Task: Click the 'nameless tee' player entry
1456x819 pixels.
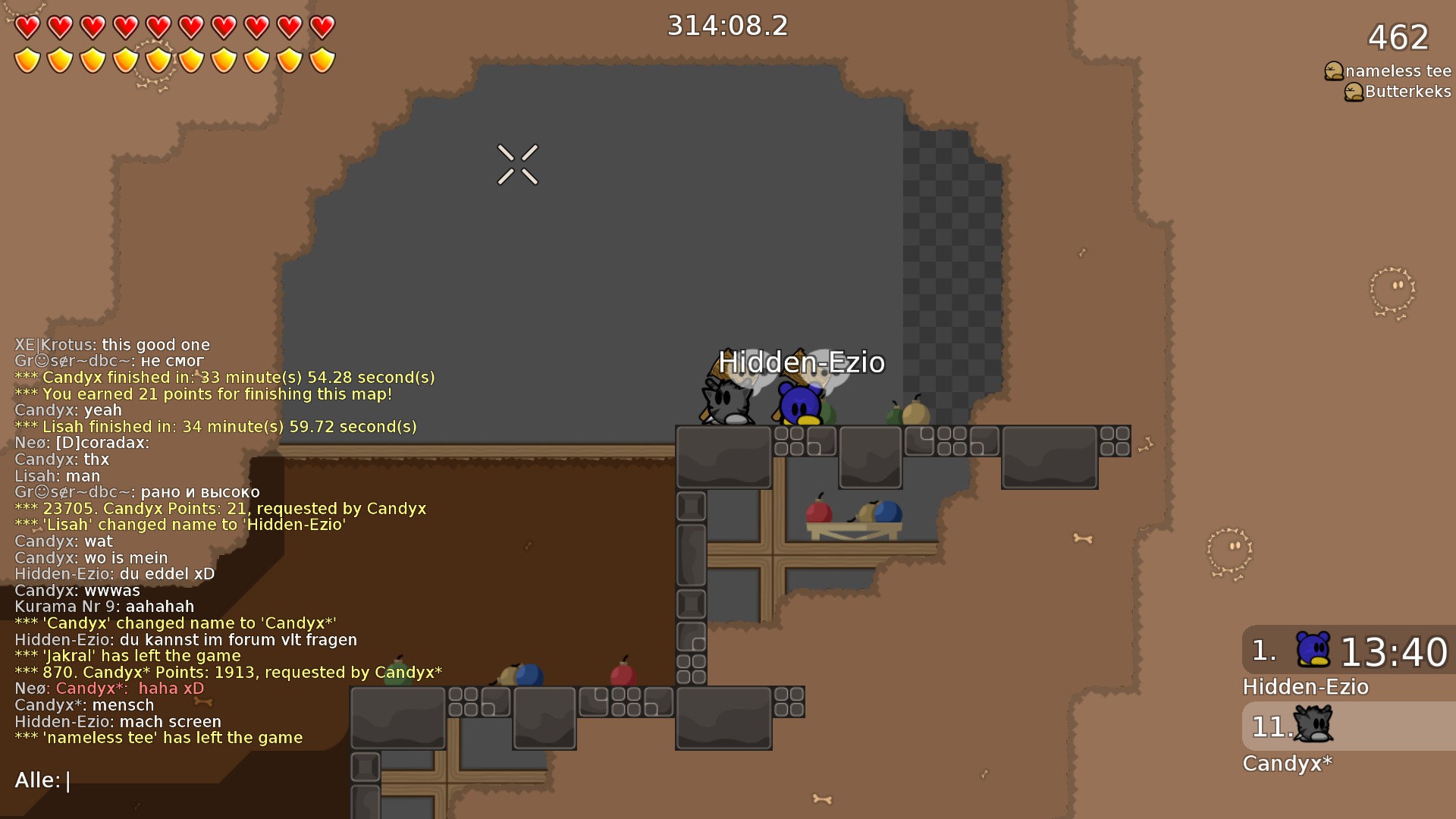Action: pos(1397,71)
